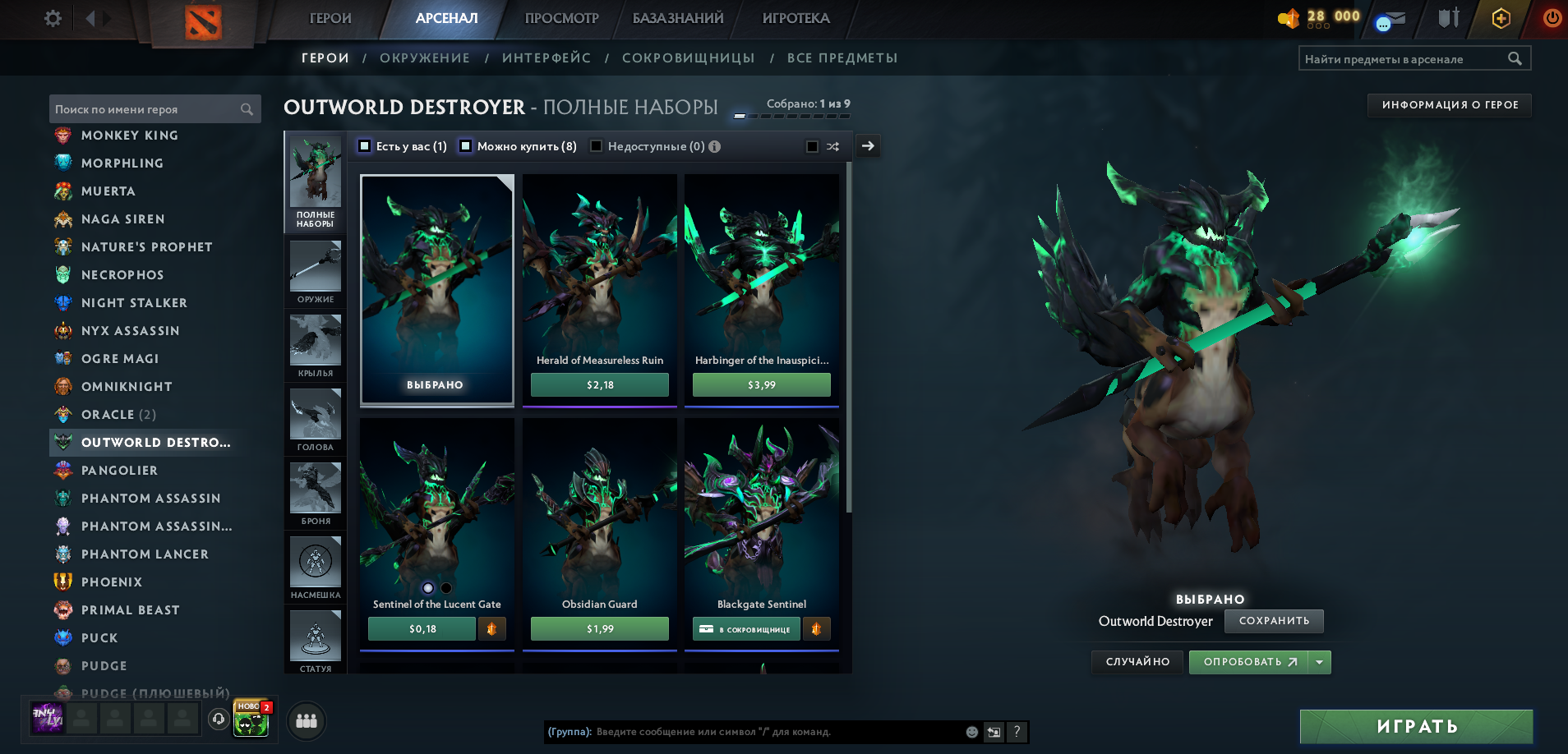Click the back navigation arrow near settings
Image resolution: width=1568 pixels, height=754 pixels.
(x=90, y=17)
